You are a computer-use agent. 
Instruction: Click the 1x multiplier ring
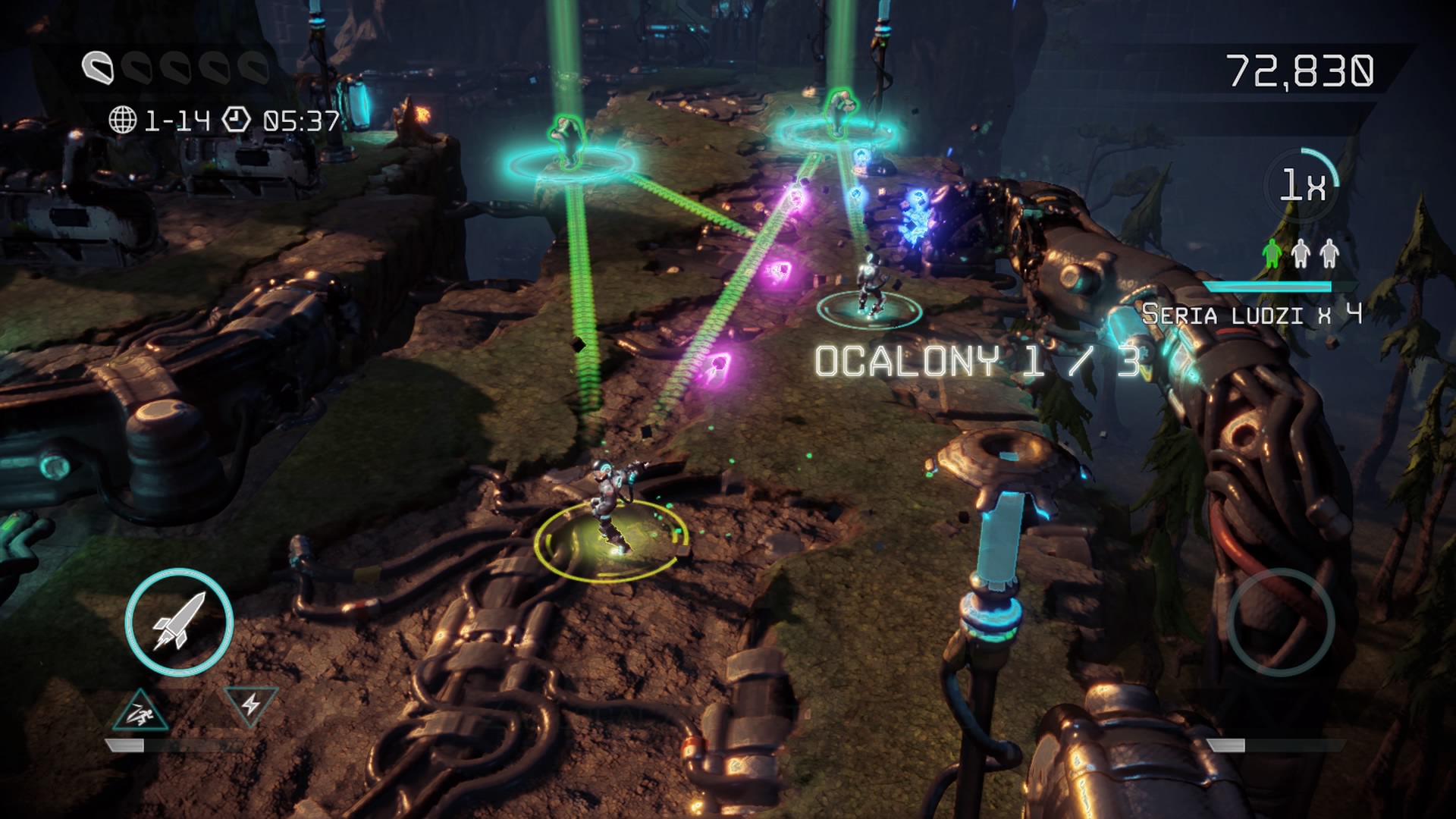click(1301, 184)
